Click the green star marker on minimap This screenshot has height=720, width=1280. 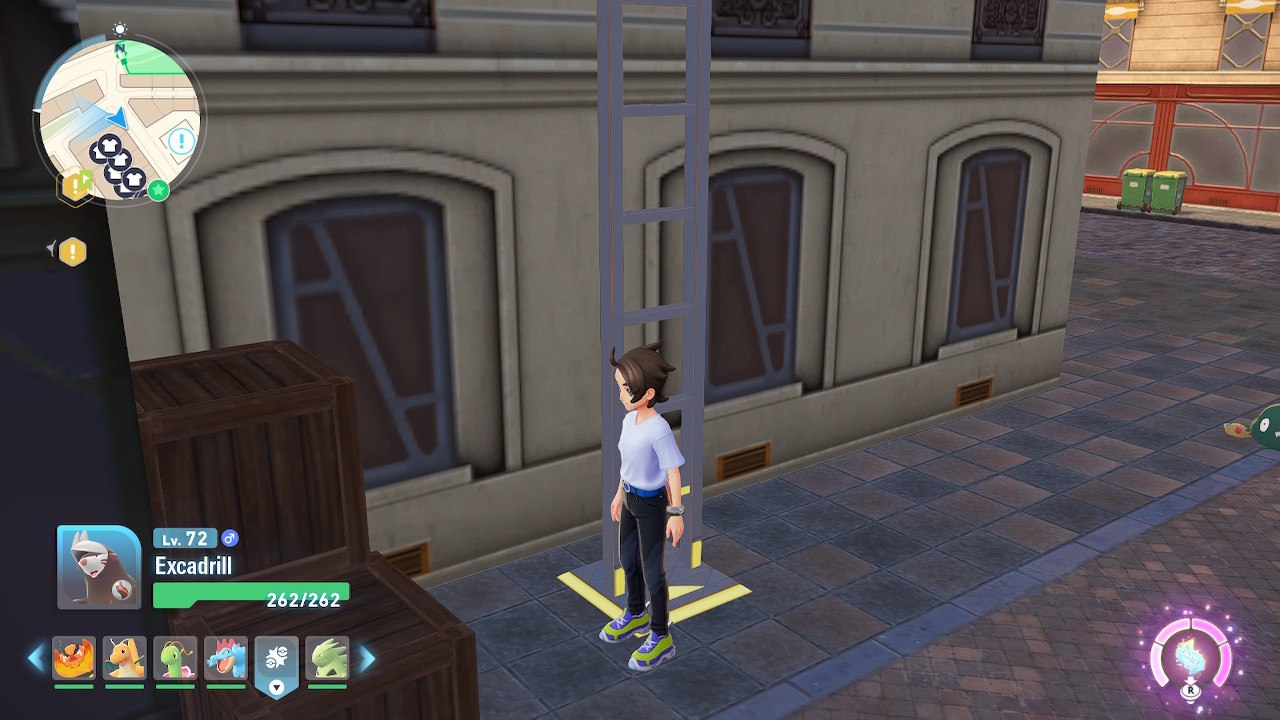point(158,189)
